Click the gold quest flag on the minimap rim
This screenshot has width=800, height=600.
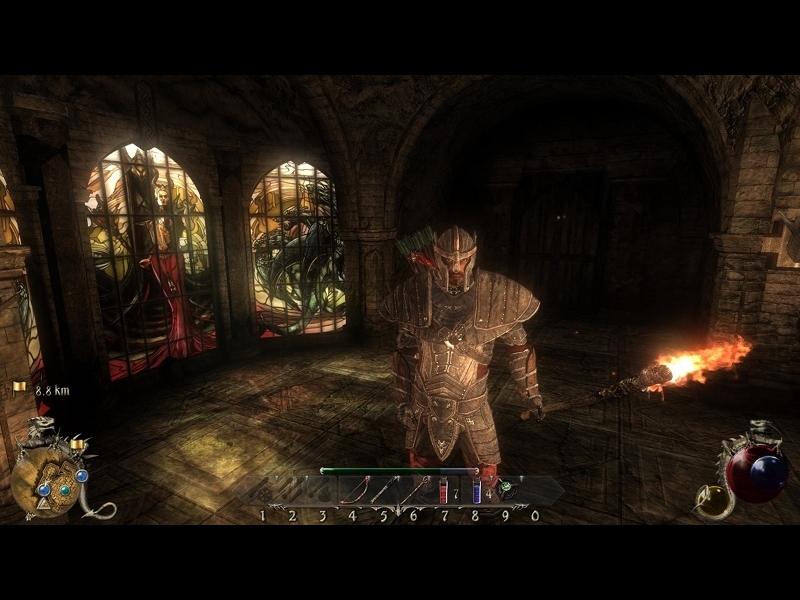click(75, 443)
